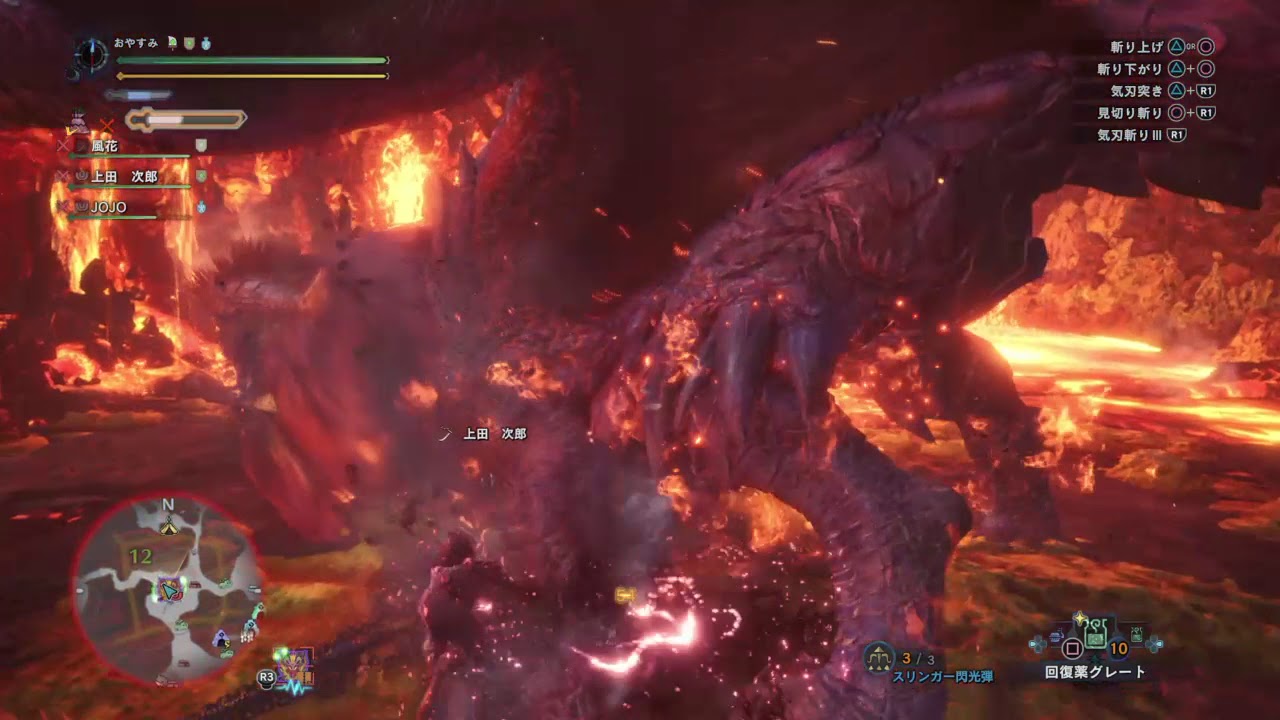The image size is (1280, 720).
Task: Select the 回復薬グレート item in the item bar
Action: (x=1095, y=632)
